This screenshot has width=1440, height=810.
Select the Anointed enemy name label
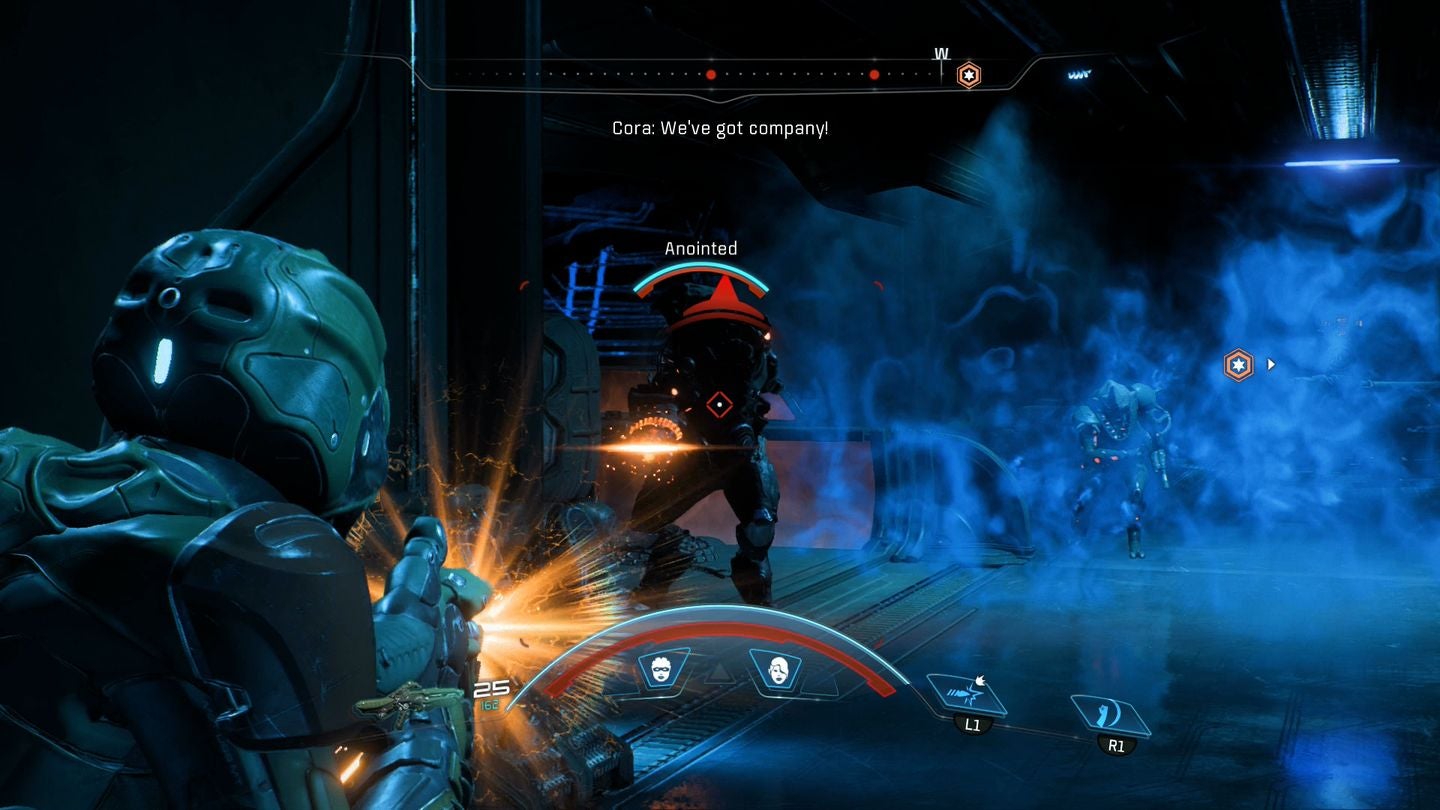(x=702, y=248)
